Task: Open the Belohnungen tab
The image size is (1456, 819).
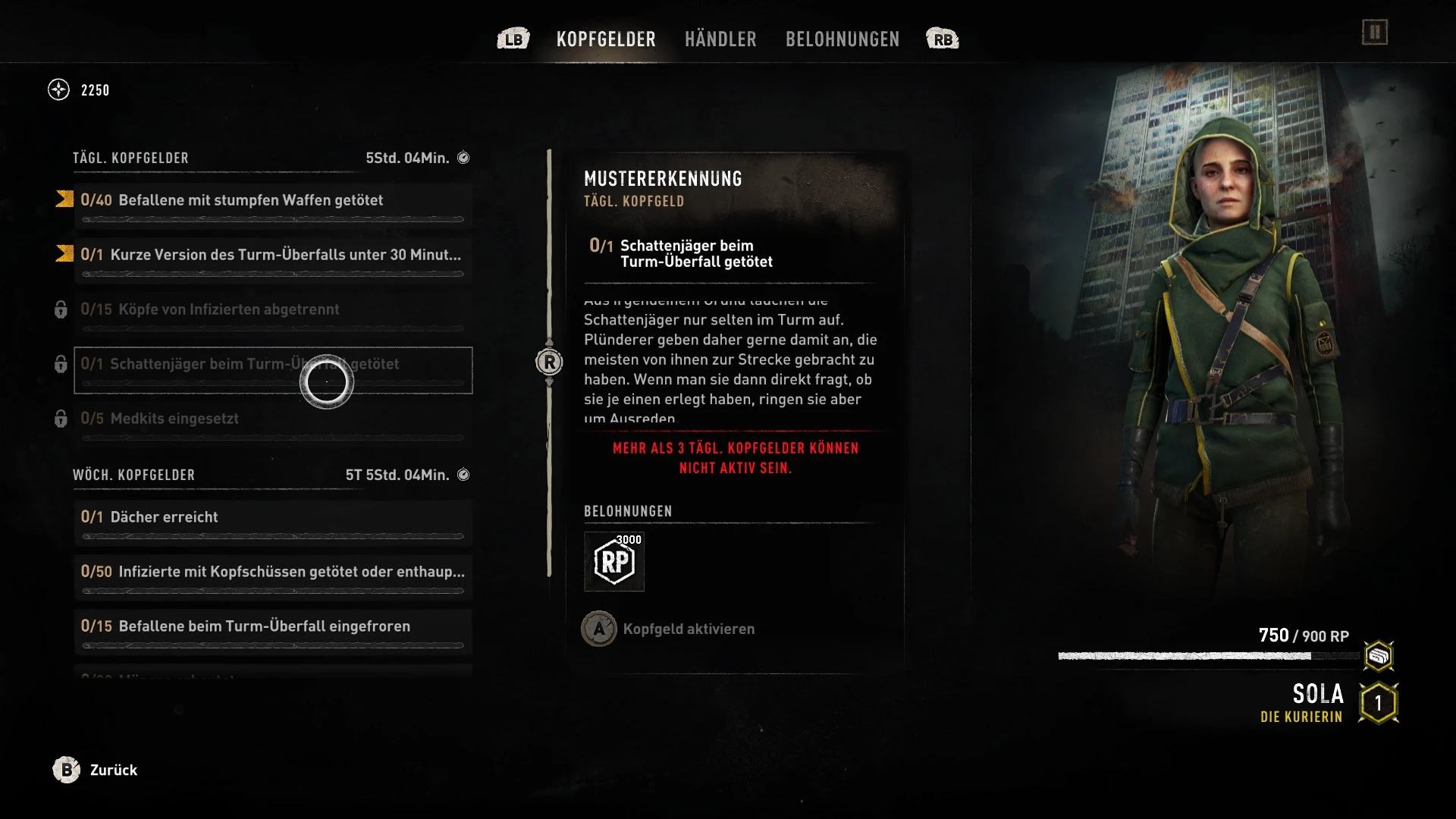Action: pyautogui.click(x=842, y=39)
